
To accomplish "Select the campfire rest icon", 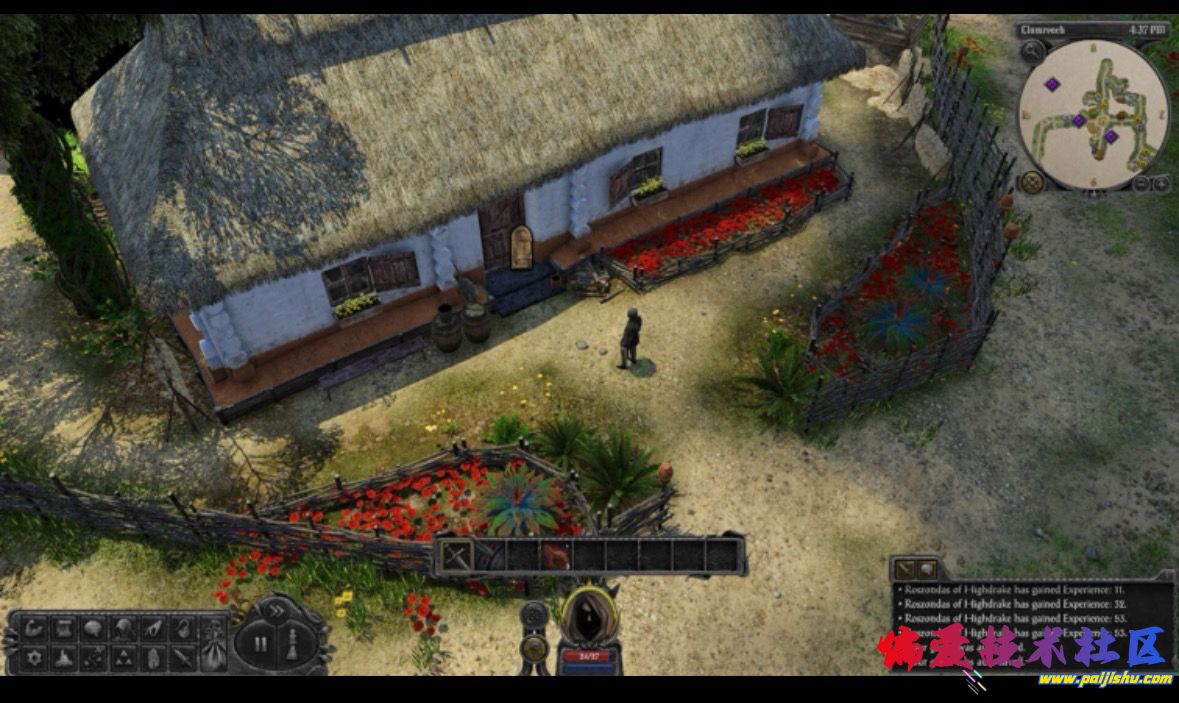I will pos(65,657).
